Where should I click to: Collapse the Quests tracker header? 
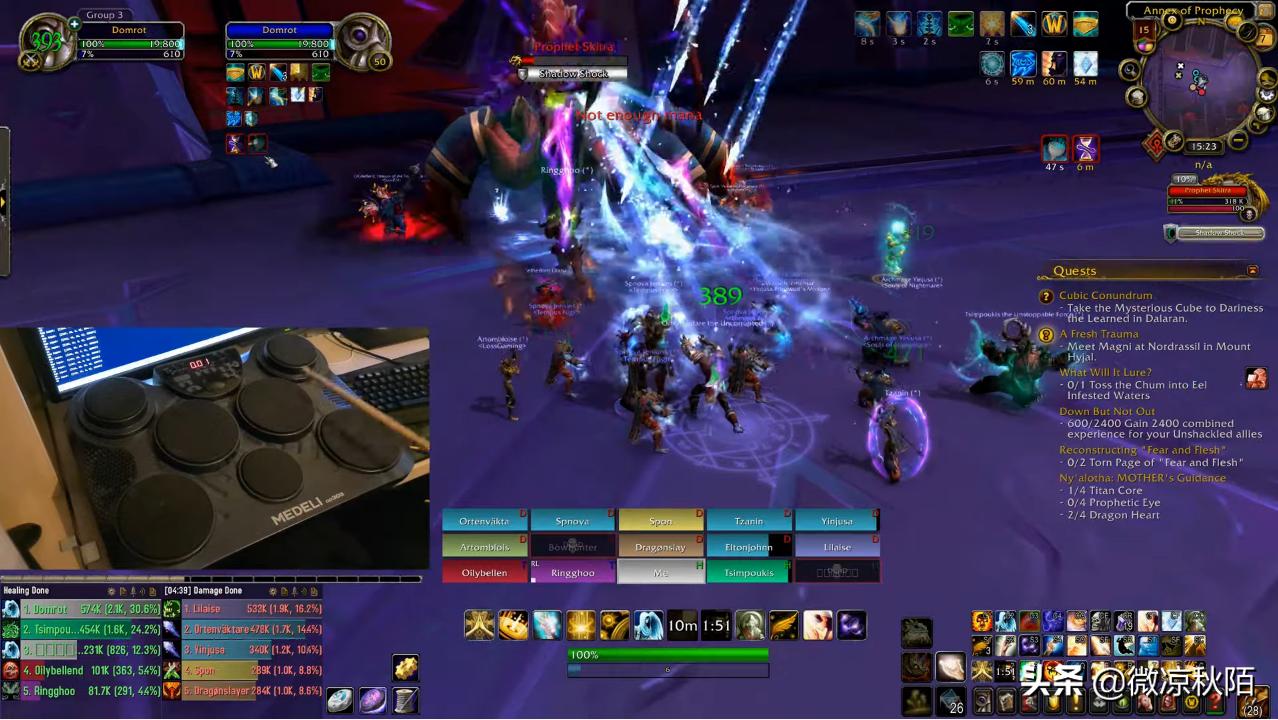click(1252, 271)
